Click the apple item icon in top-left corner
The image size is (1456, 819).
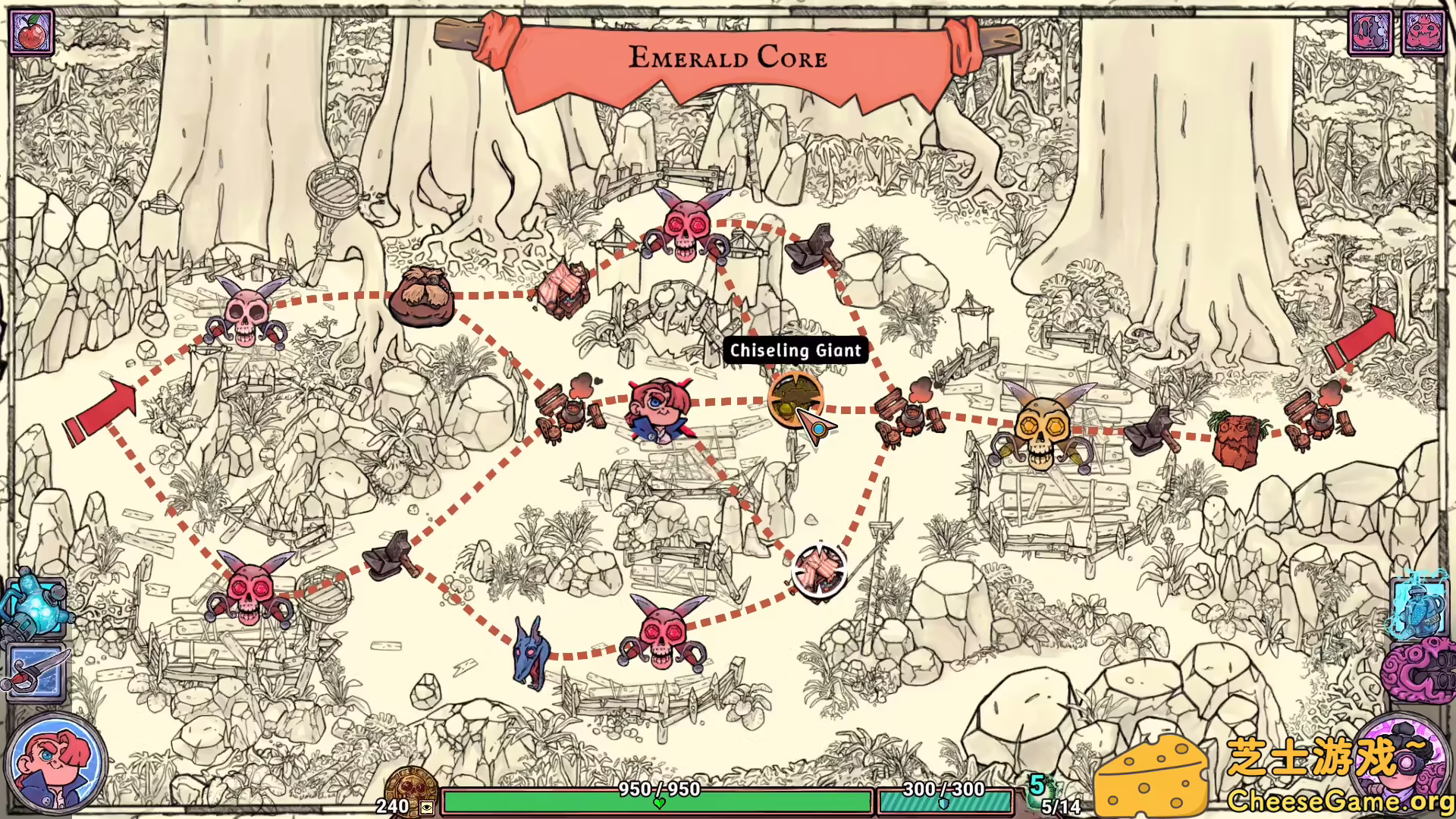tap(32, 32)
